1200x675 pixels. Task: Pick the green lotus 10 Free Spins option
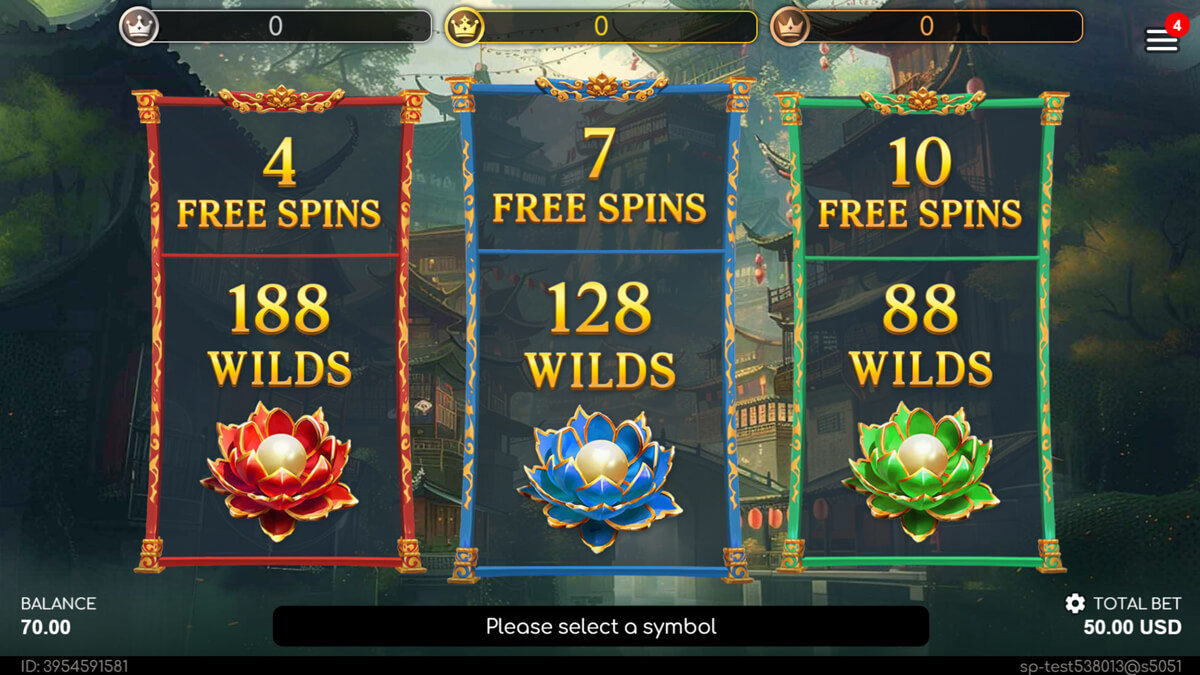[920, 330]
